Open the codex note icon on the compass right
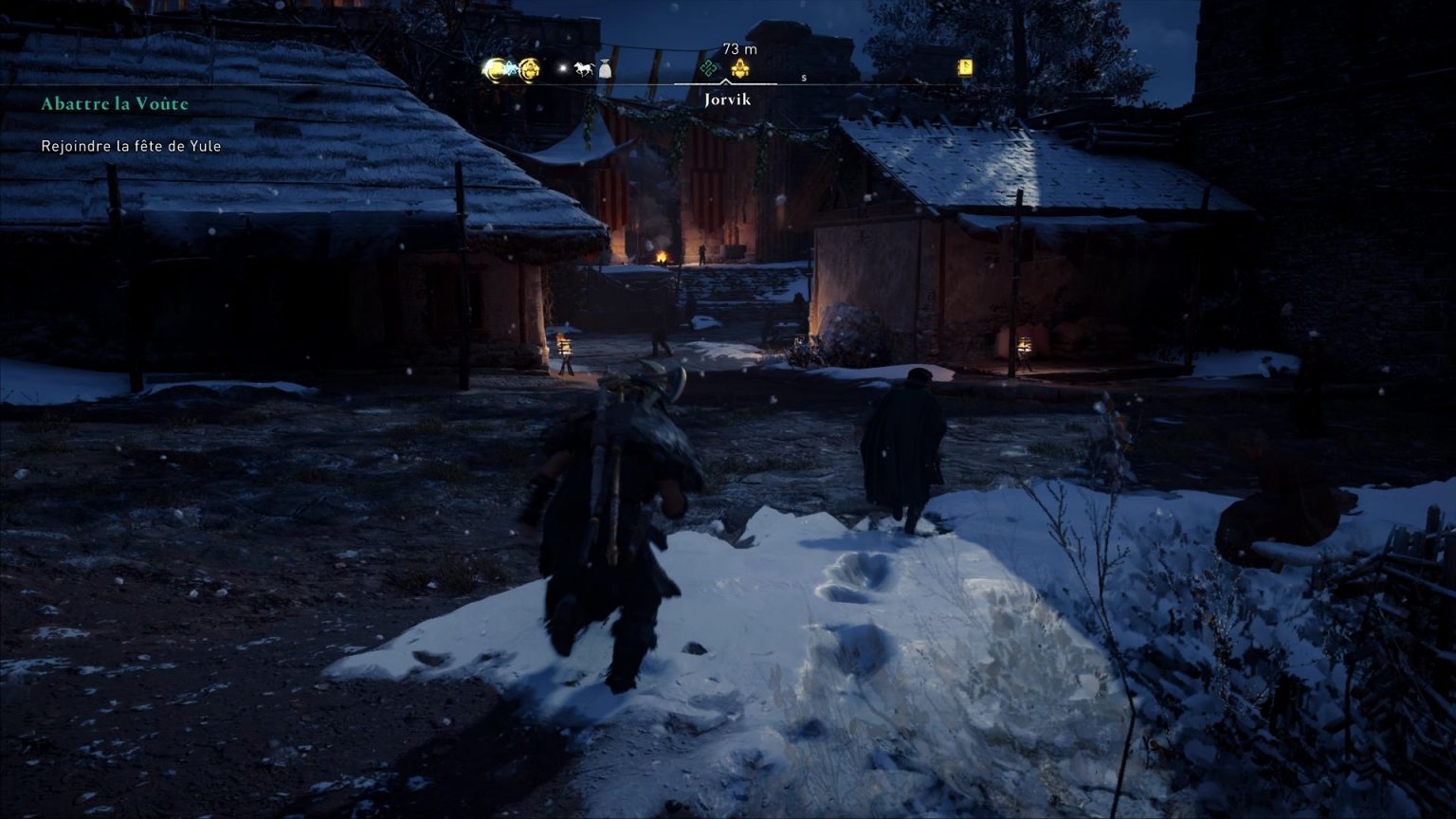 963,66
